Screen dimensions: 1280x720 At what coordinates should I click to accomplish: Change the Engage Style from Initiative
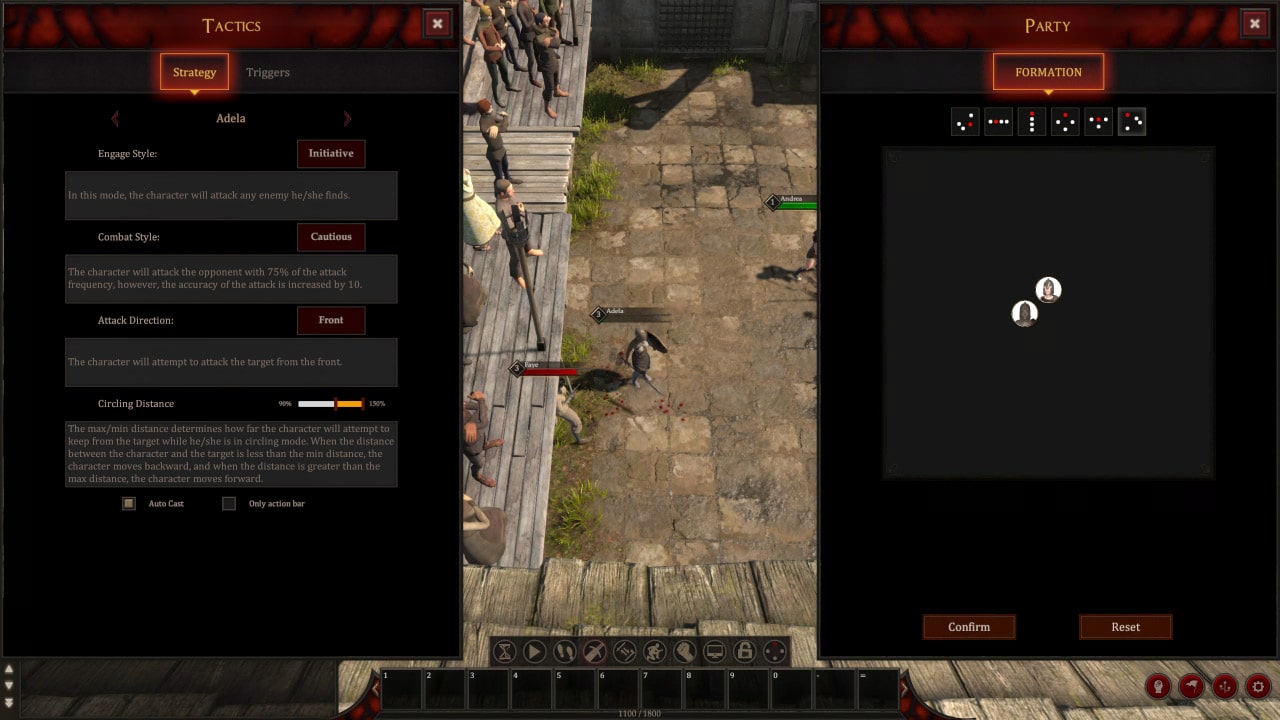click(x=331, y=153)
